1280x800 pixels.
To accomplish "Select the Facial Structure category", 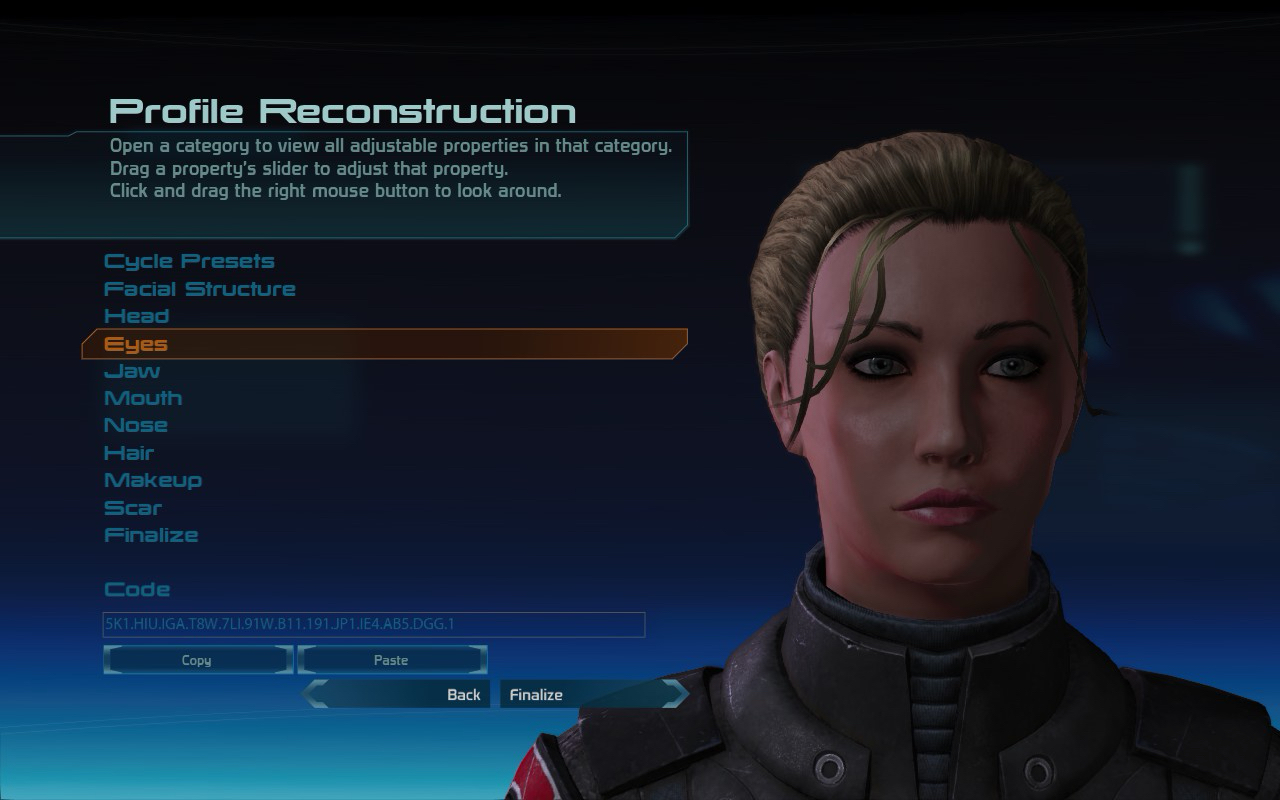I will coord(200,289).
